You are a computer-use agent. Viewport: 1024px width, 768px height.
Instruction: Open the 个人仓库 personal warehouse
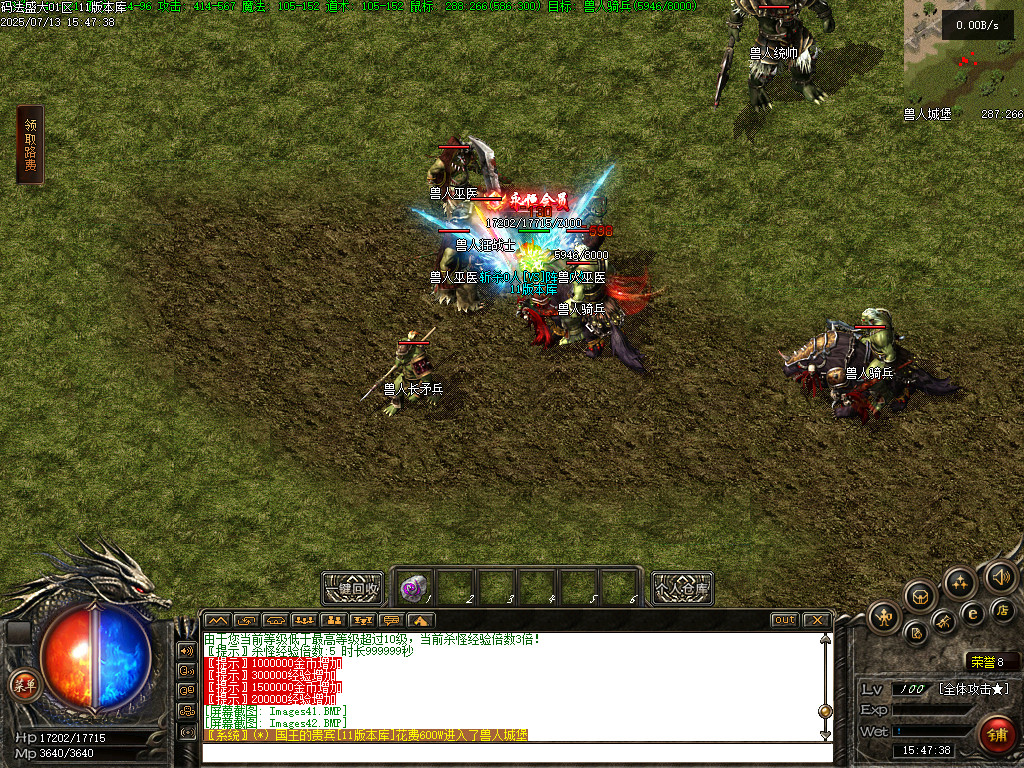pyautogui.click(x=683, y=588)
